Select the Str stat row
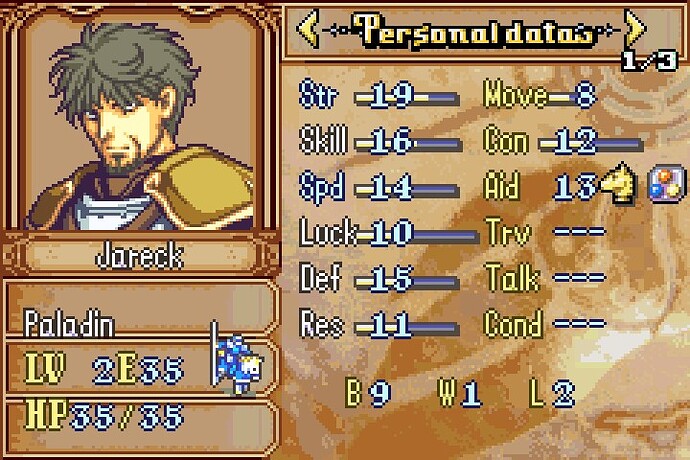Image resolution: width=690 pixels, height=460 pixels. (x=378, y=96)
